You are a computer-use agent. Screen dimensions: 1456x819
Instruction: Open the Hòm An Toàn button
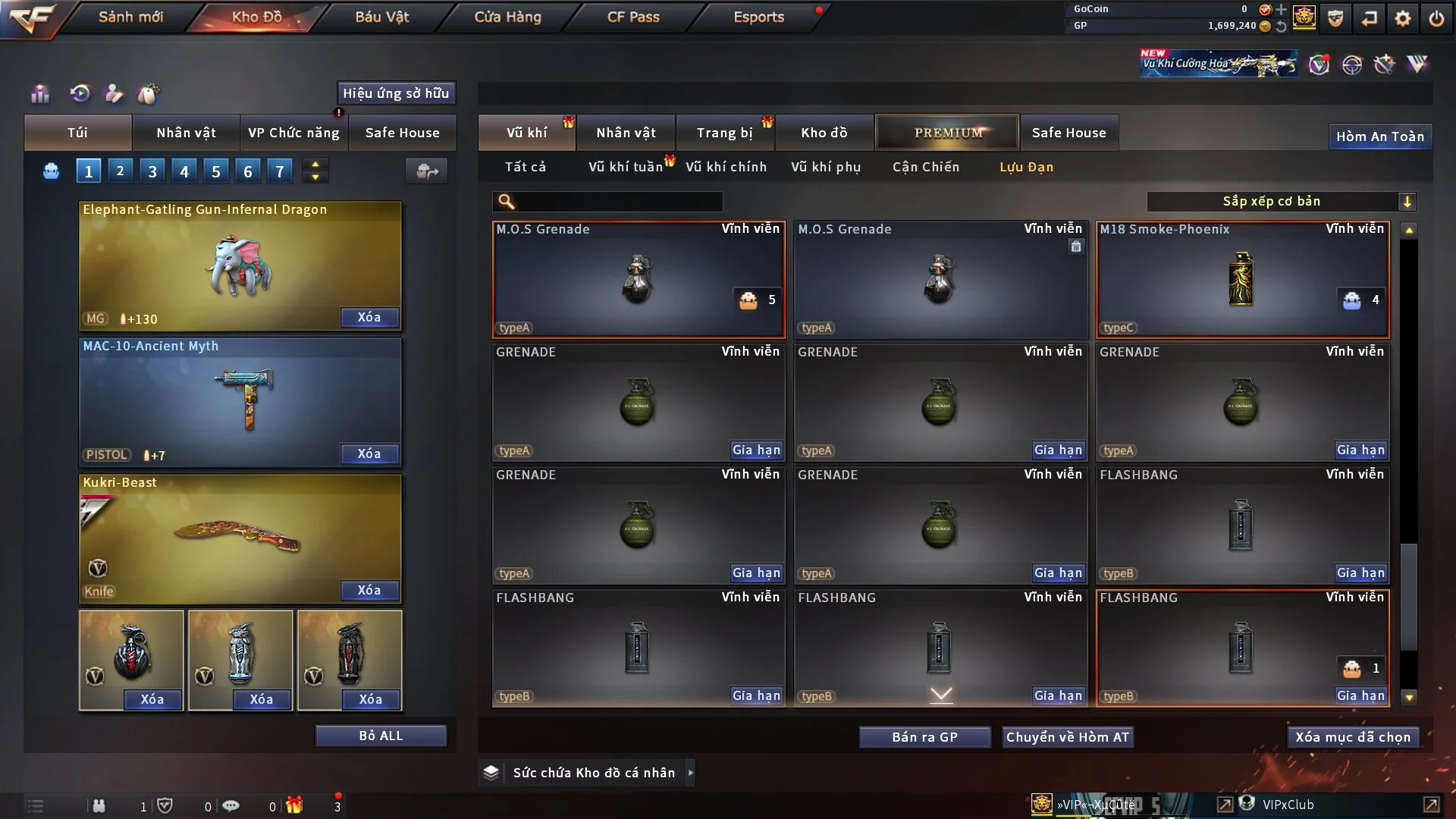click(x=1379, y=136)
